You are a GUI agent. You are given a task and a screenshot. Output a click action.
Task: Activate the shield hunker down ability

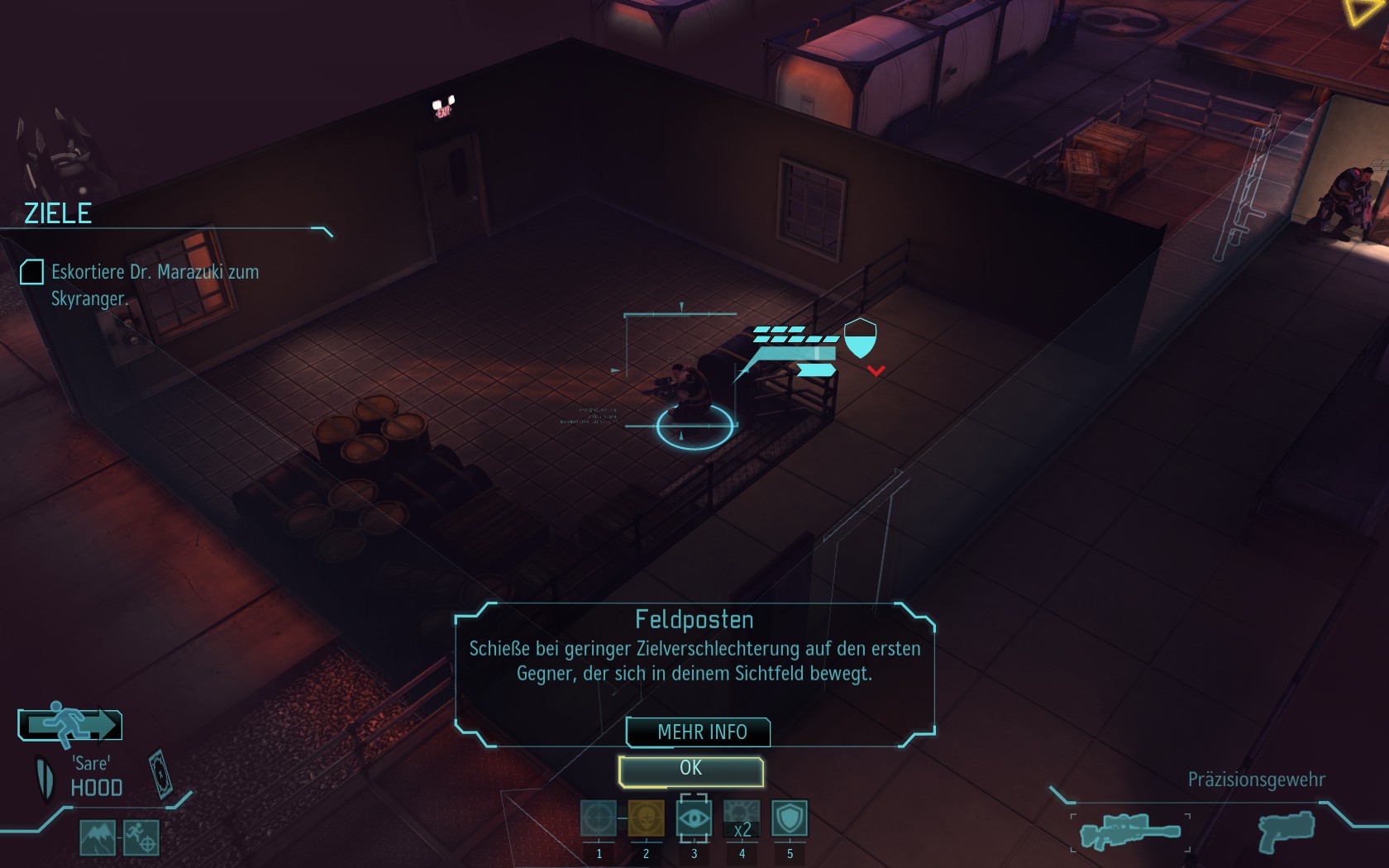pos(790,818)
